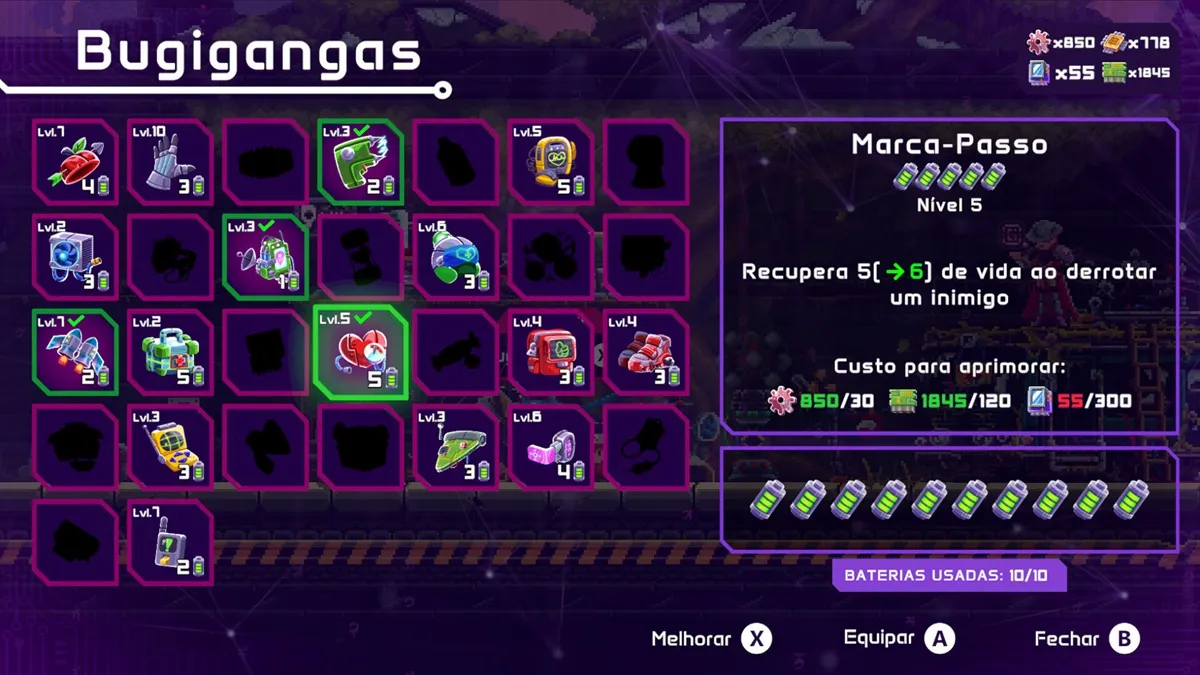Screen dimensions: 1200x675
Task: Choose the green visor cap gadget
Action: tap(455, 447)
